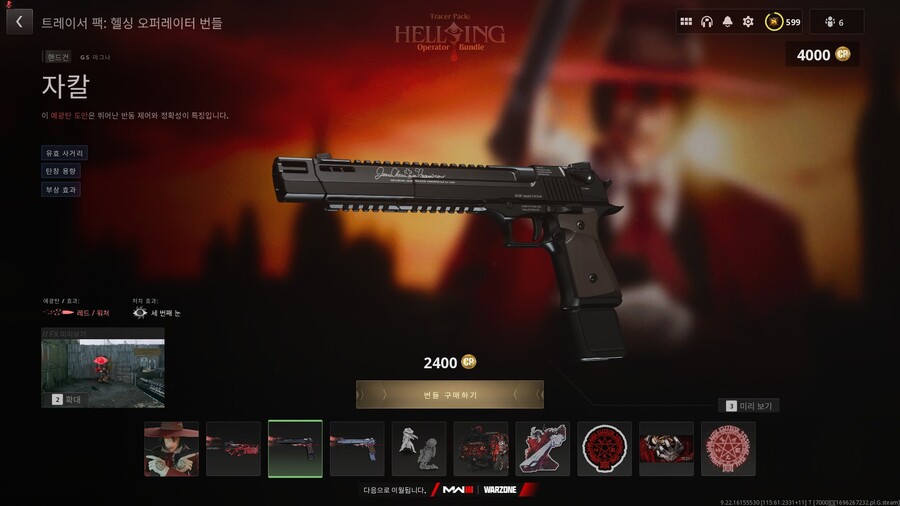
Task: Select the red vehicle skin thumbnail
Action: 481,448
